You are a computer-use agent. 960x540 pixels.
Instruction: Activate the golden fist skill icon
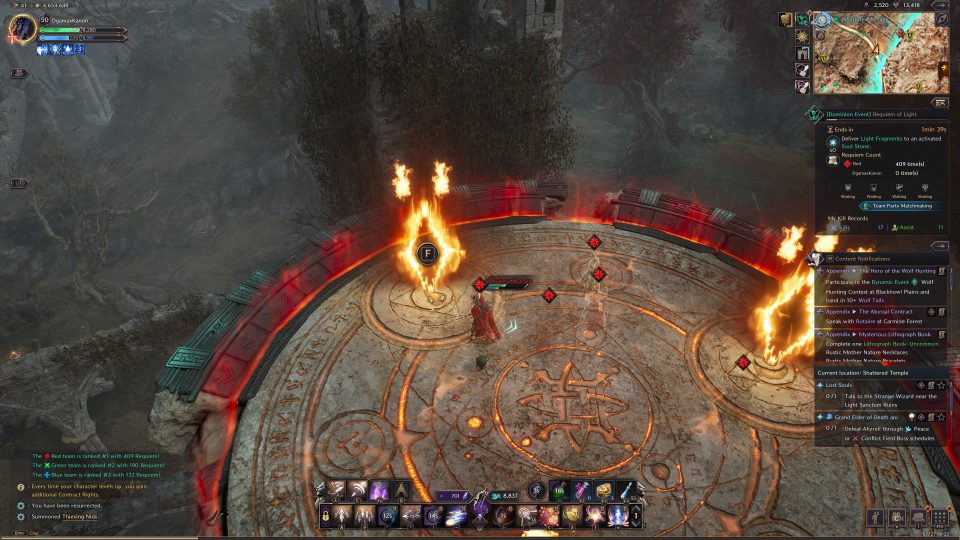[x=570, y=516]
